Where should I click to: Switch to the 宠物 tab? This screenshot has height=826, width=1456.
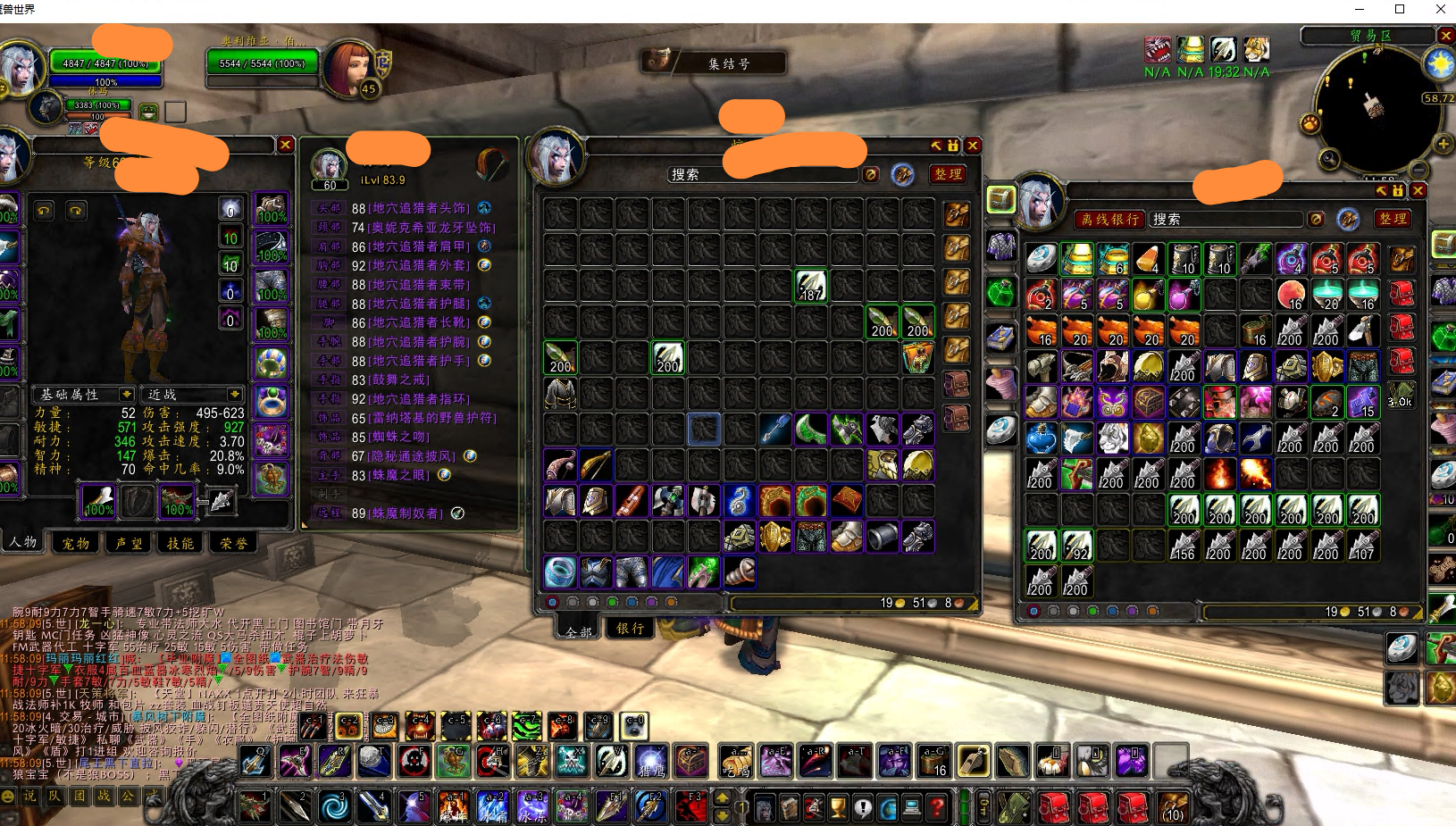point(75,543)
